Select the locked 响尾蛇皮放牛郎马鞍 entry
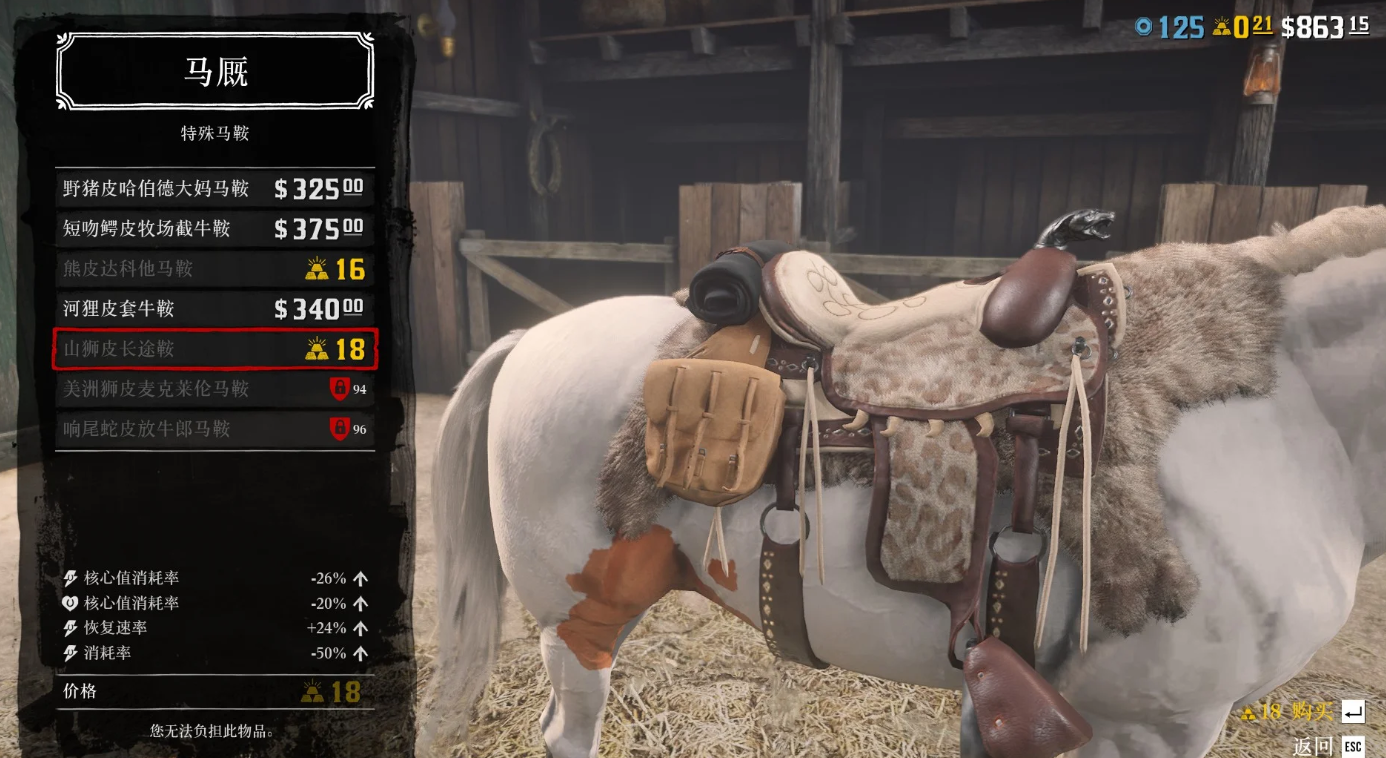Image resolution: width=1386 pixels, height=758 pixels. 215,429
